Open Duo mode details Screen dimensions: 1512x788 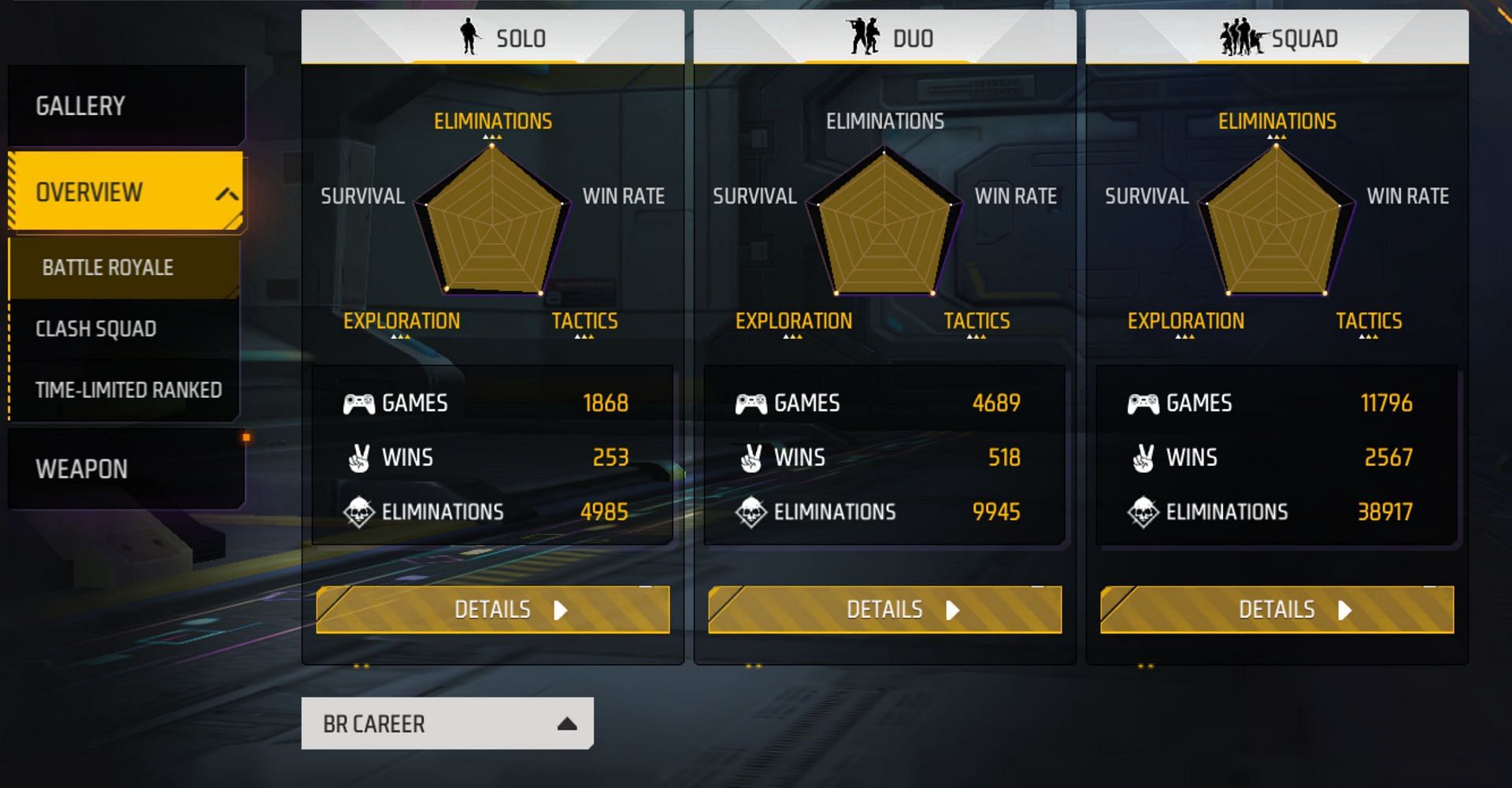coord(884,610)
